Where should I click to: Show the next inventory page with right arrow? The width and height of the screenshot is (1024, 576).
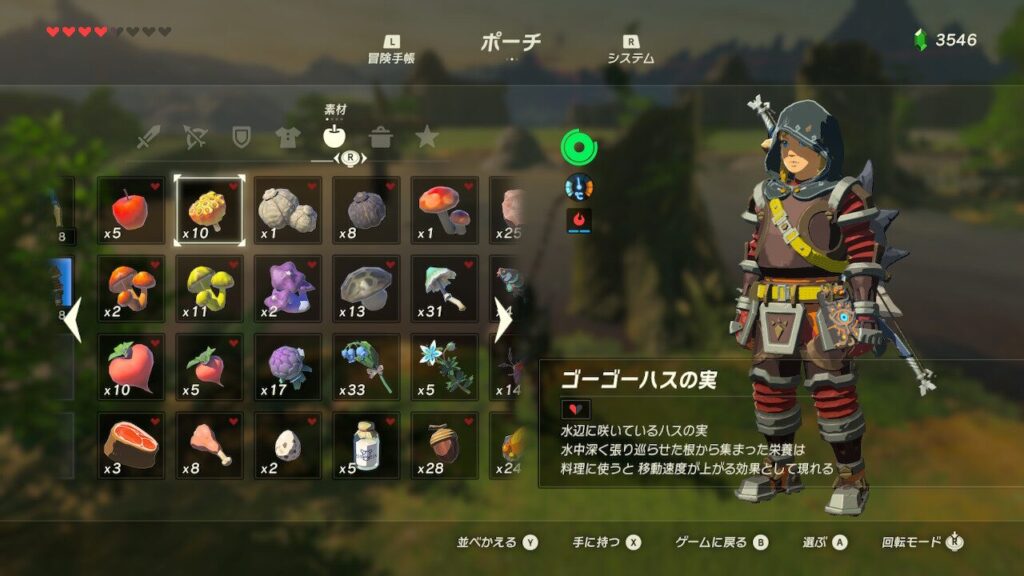point(504,321)
